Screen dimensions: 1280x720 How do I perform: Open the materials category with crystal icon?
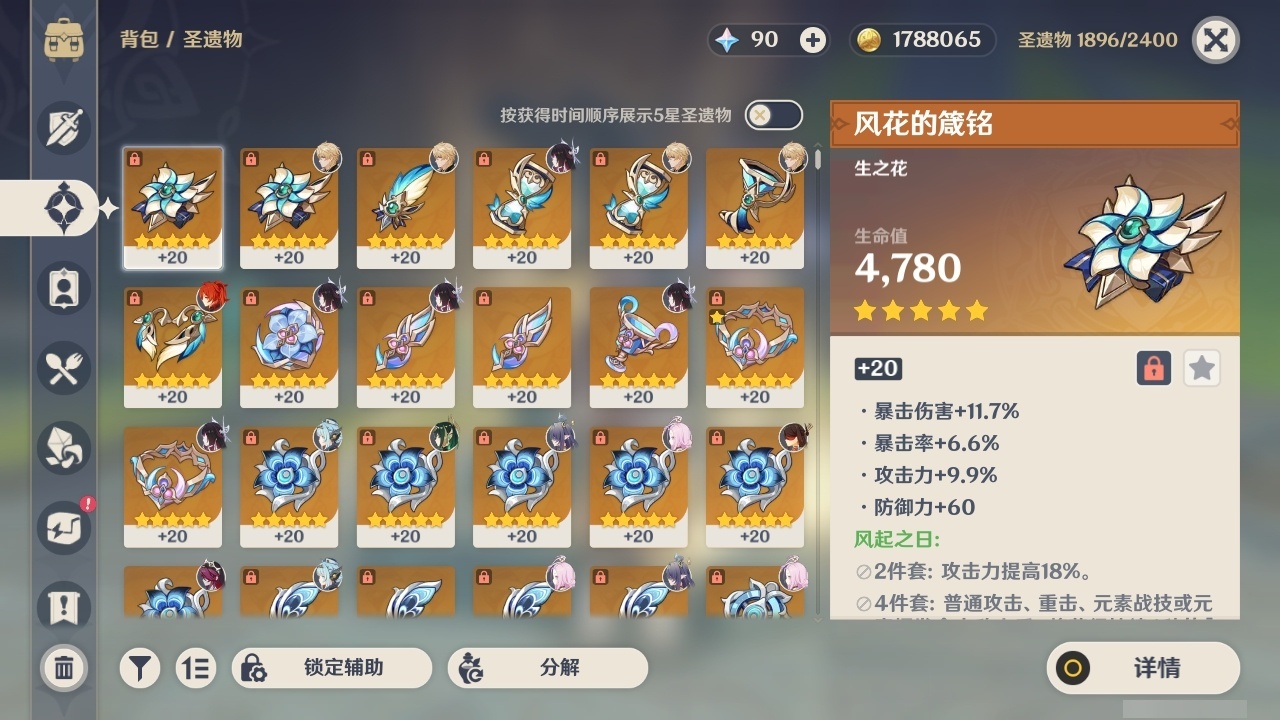(x=66, y=447)
